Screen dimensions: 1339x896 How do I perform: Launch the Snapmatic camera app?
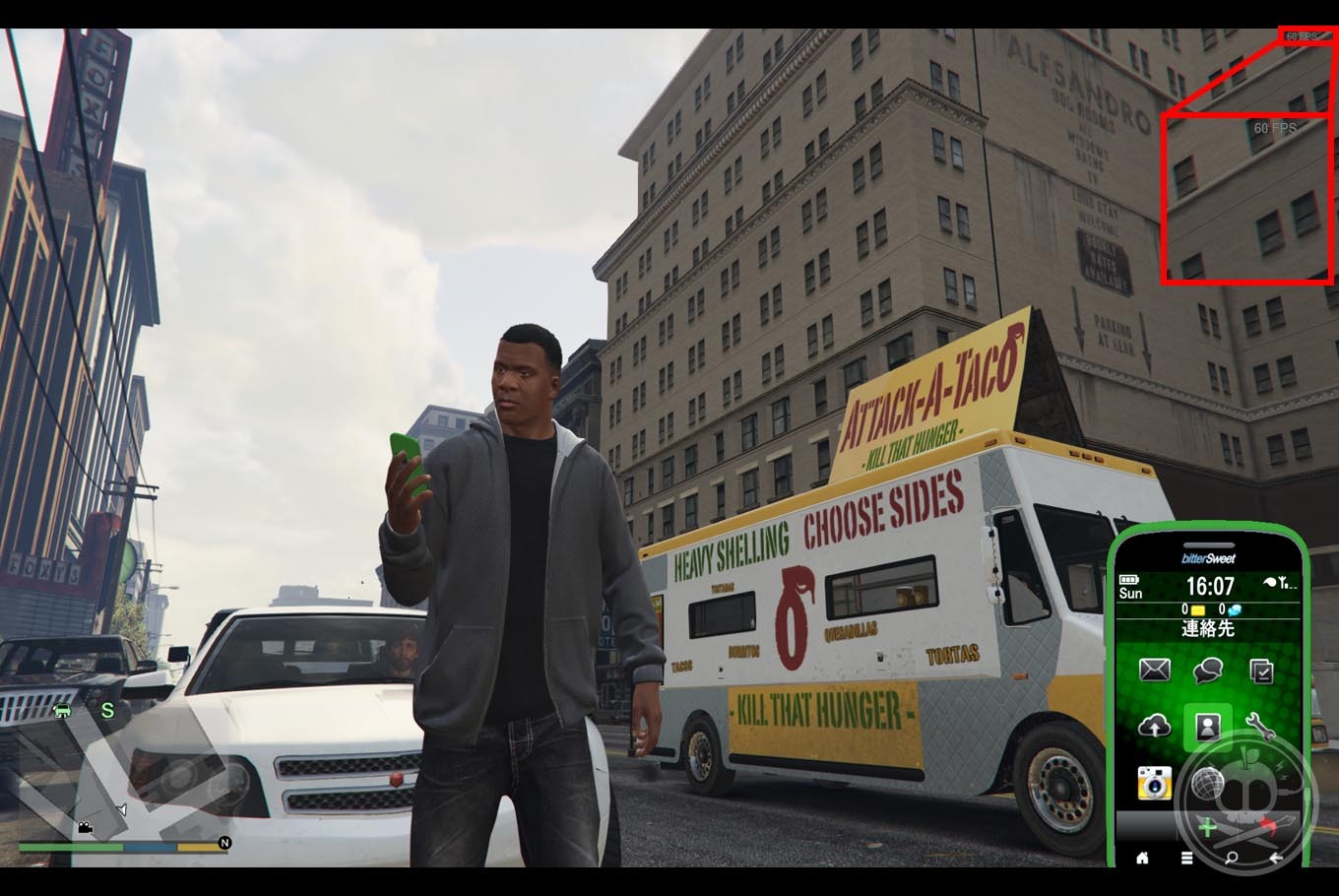pyautogui.click(x=1154, y=783)
